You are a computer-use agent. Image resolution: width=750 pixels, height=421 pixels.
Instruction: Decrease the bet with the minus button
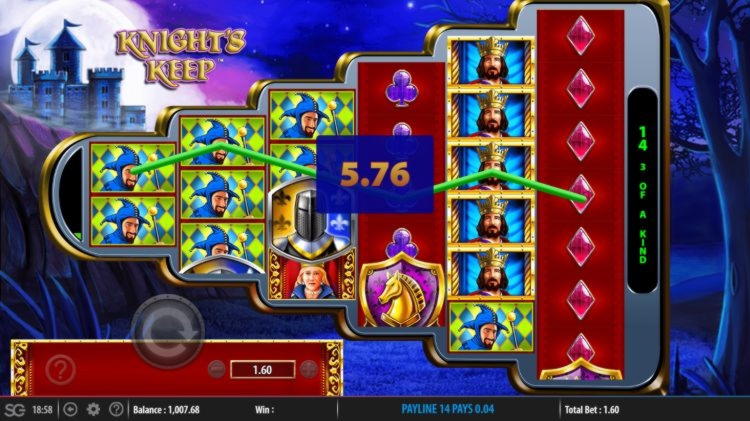click(x=215, y=369)
